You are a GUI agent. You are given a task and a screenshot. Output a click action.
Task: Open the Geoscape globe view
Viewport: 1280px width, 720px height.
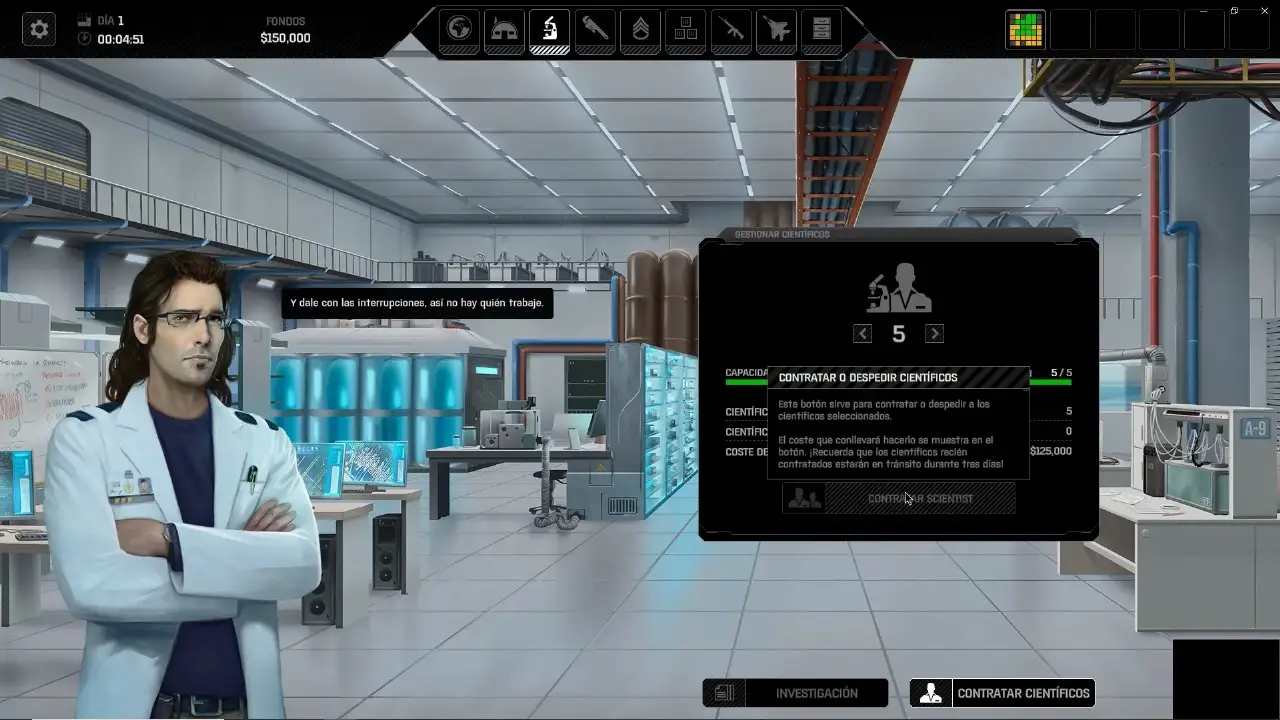[459, 30]
